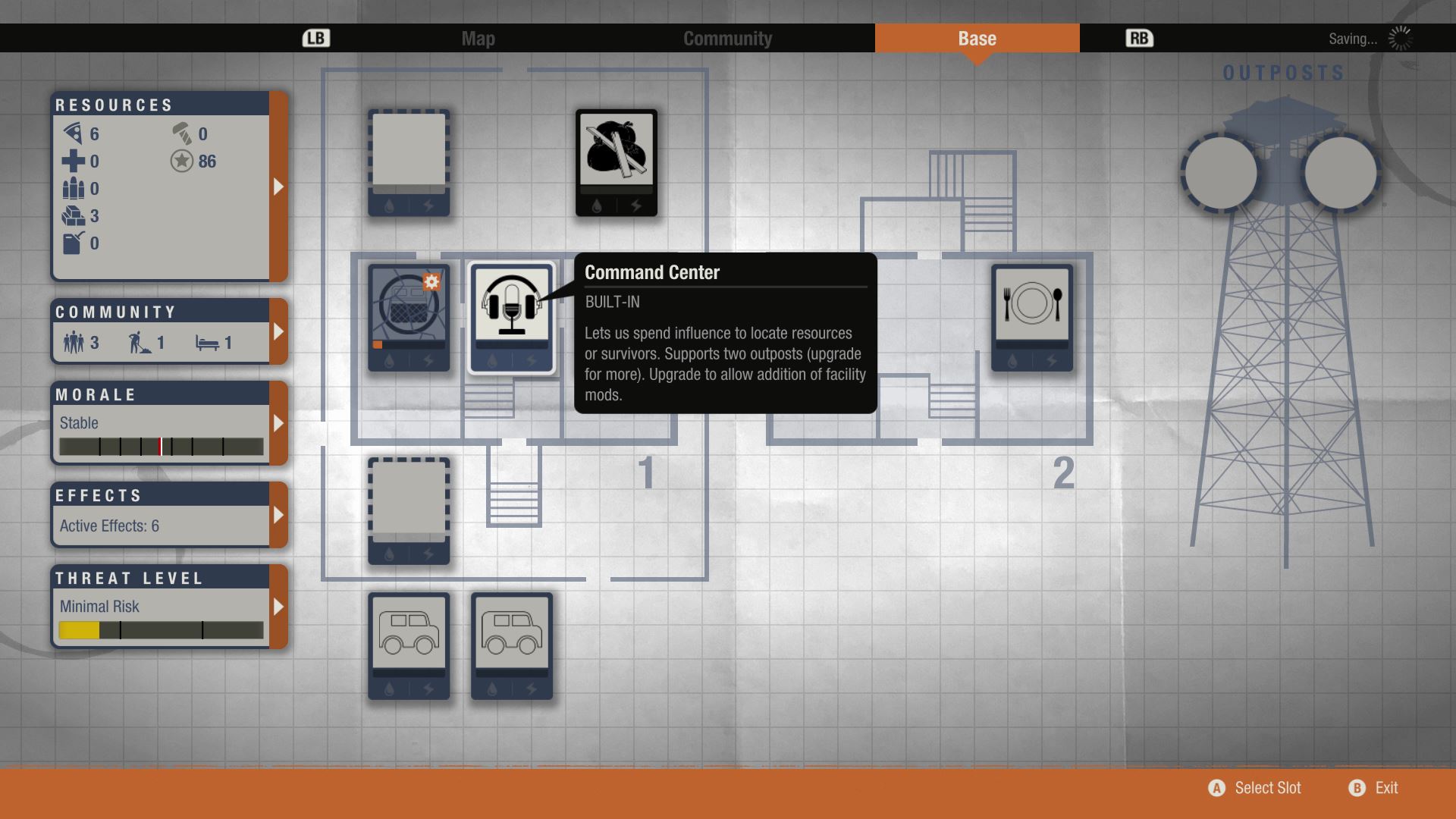Click the Morale stability bar
1456x819 pixels.
click(162, 447)
